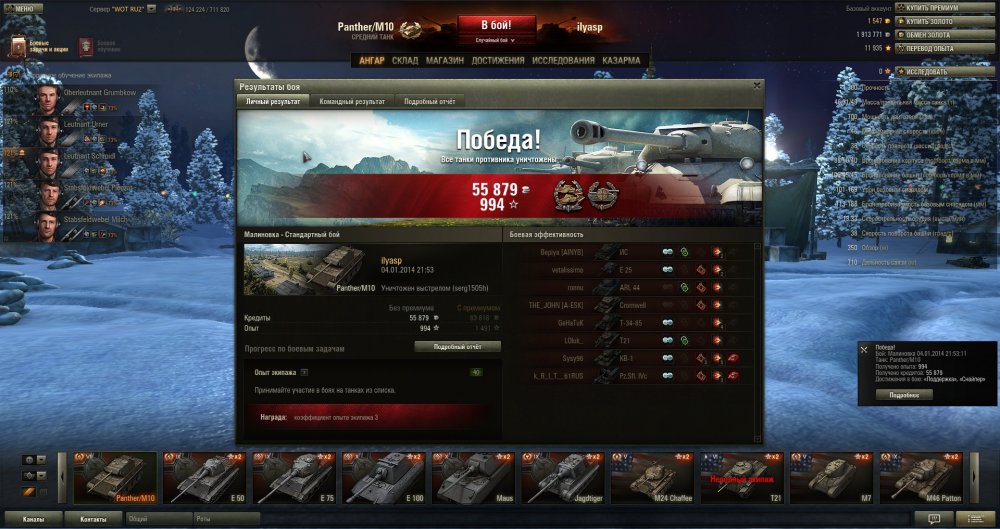Show the Командный результат tab
The width and height of the screenshot is (1000, 529).
coord(351,102)
